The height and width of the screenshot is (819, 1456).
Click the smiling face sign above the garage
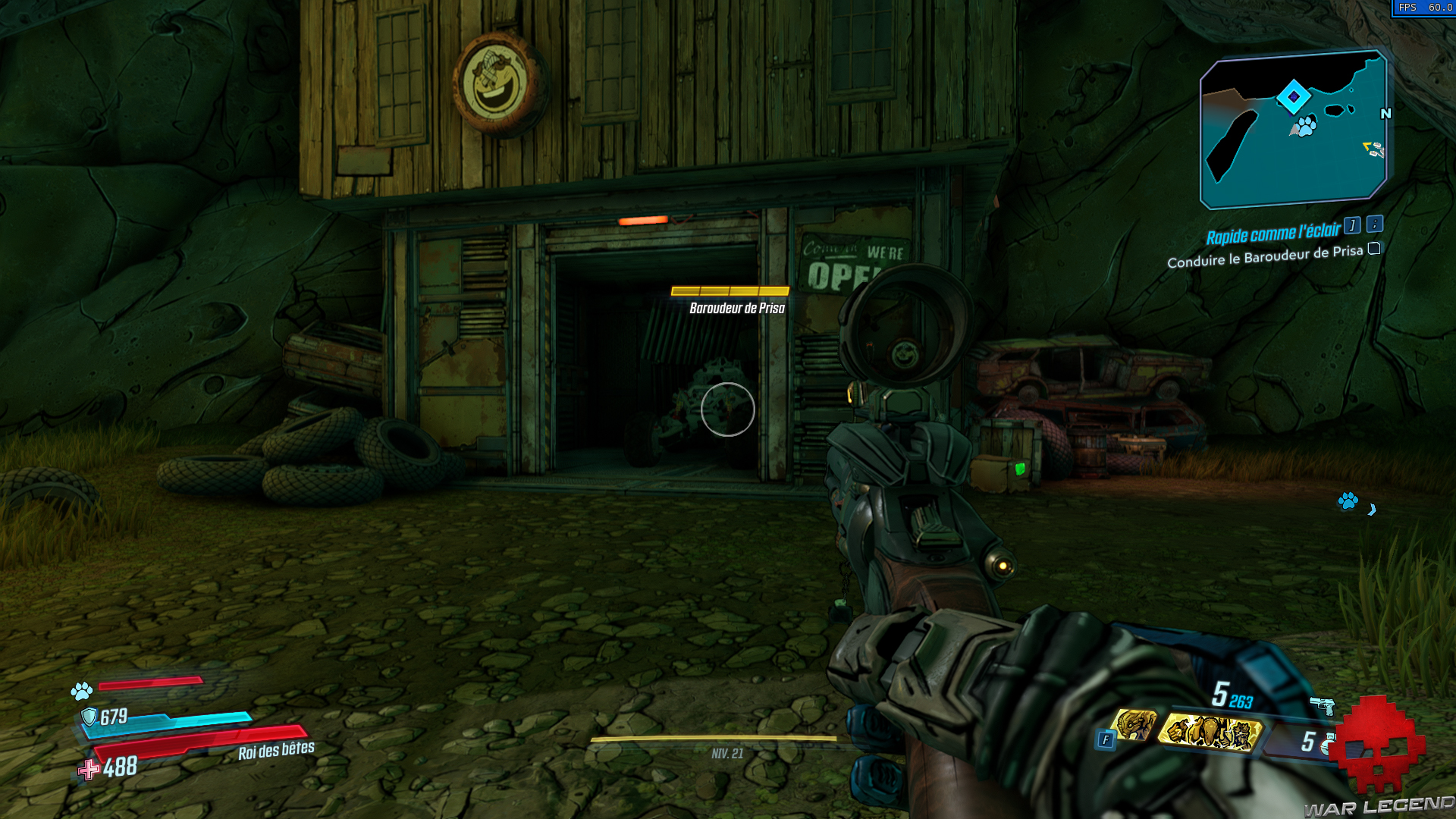494,78
